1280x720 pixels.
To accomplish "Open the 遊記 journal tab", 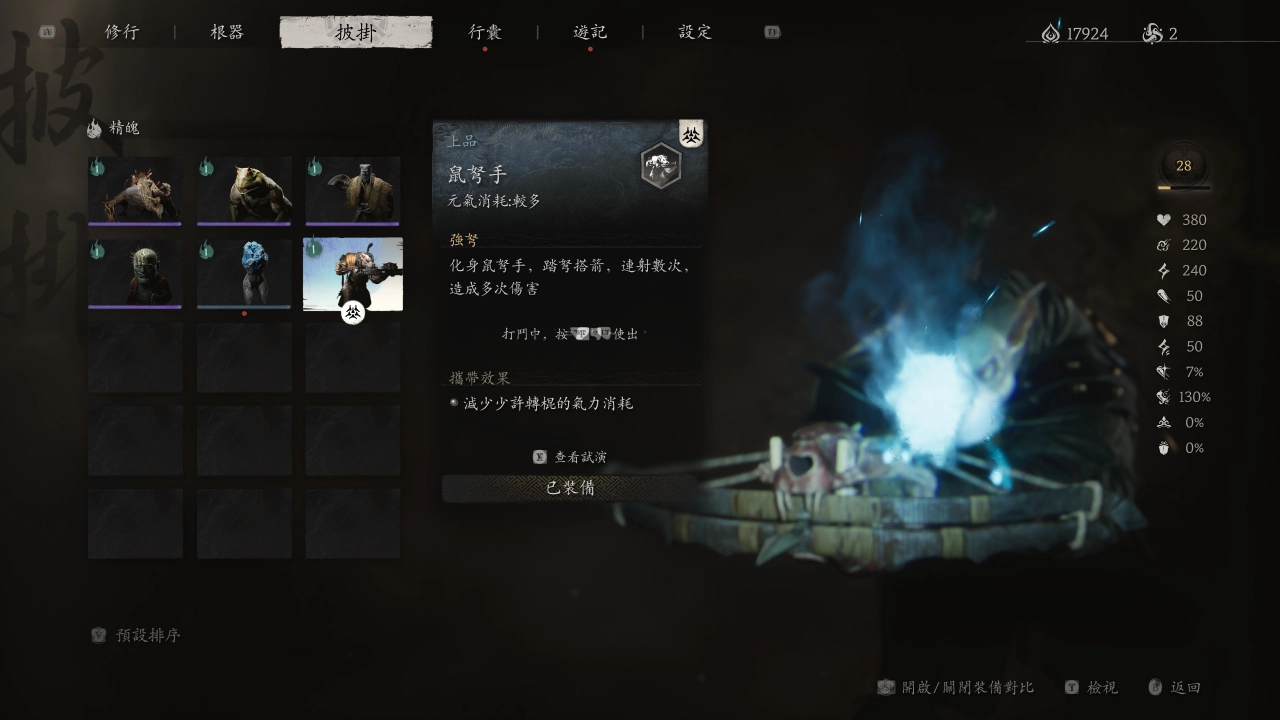I will [x=591, y=31].
